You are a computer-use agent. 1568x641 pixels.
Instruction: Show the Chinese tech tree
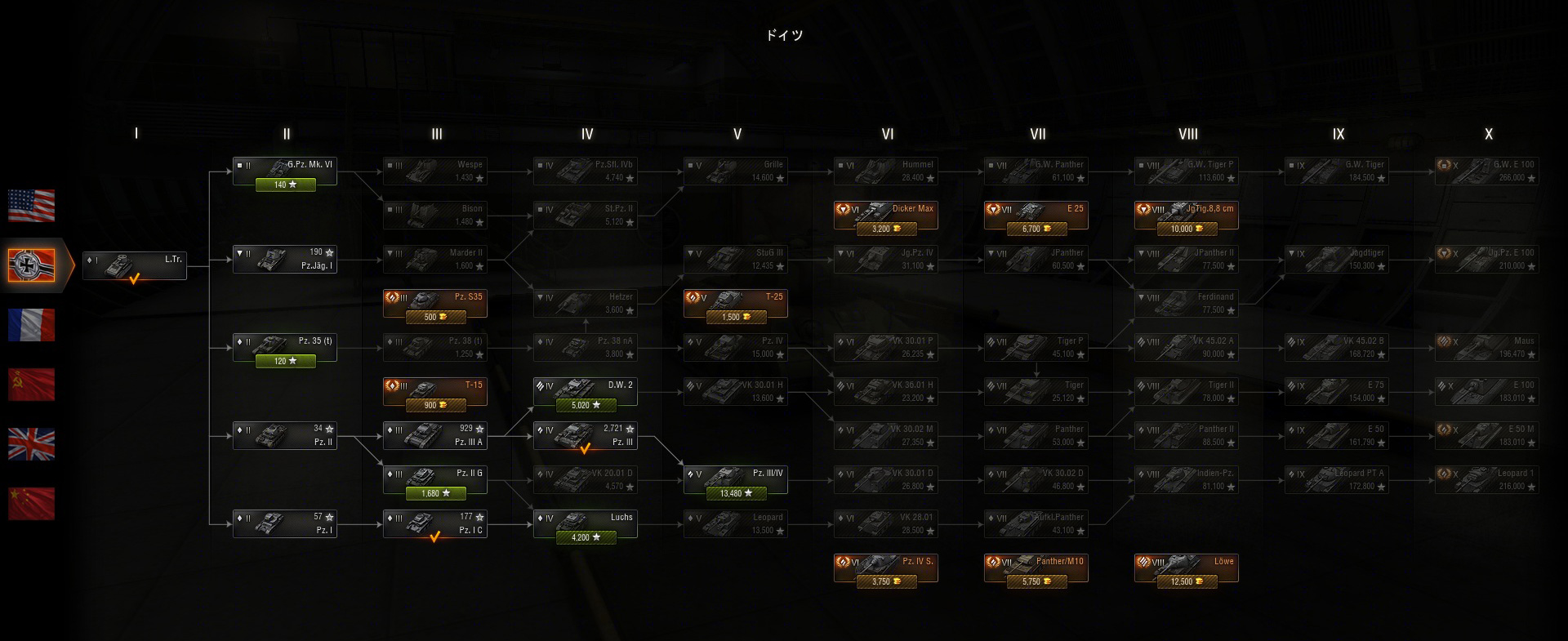31,504
